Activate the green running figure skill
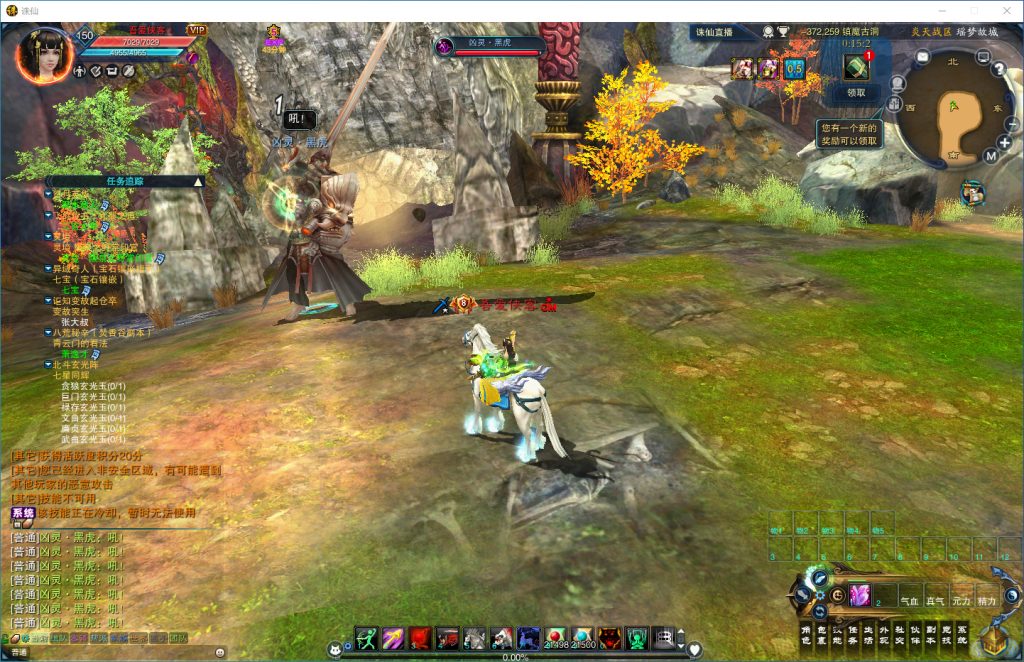Screen dimensions: 1024x662 tap(366, 638)
